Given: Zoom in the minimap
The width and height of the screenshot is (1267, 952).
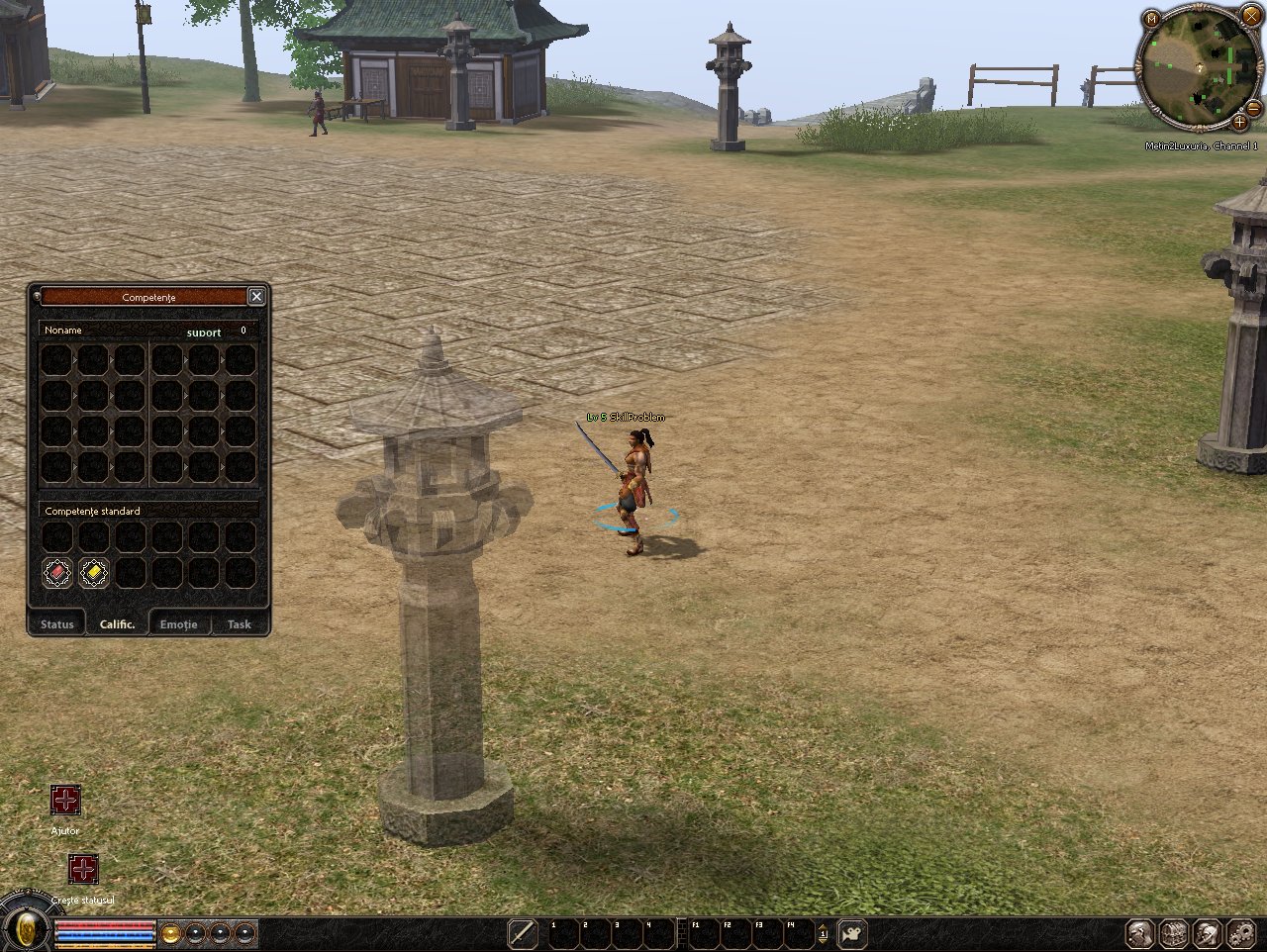Looking at the screenshot, I should coord(1239,123).
